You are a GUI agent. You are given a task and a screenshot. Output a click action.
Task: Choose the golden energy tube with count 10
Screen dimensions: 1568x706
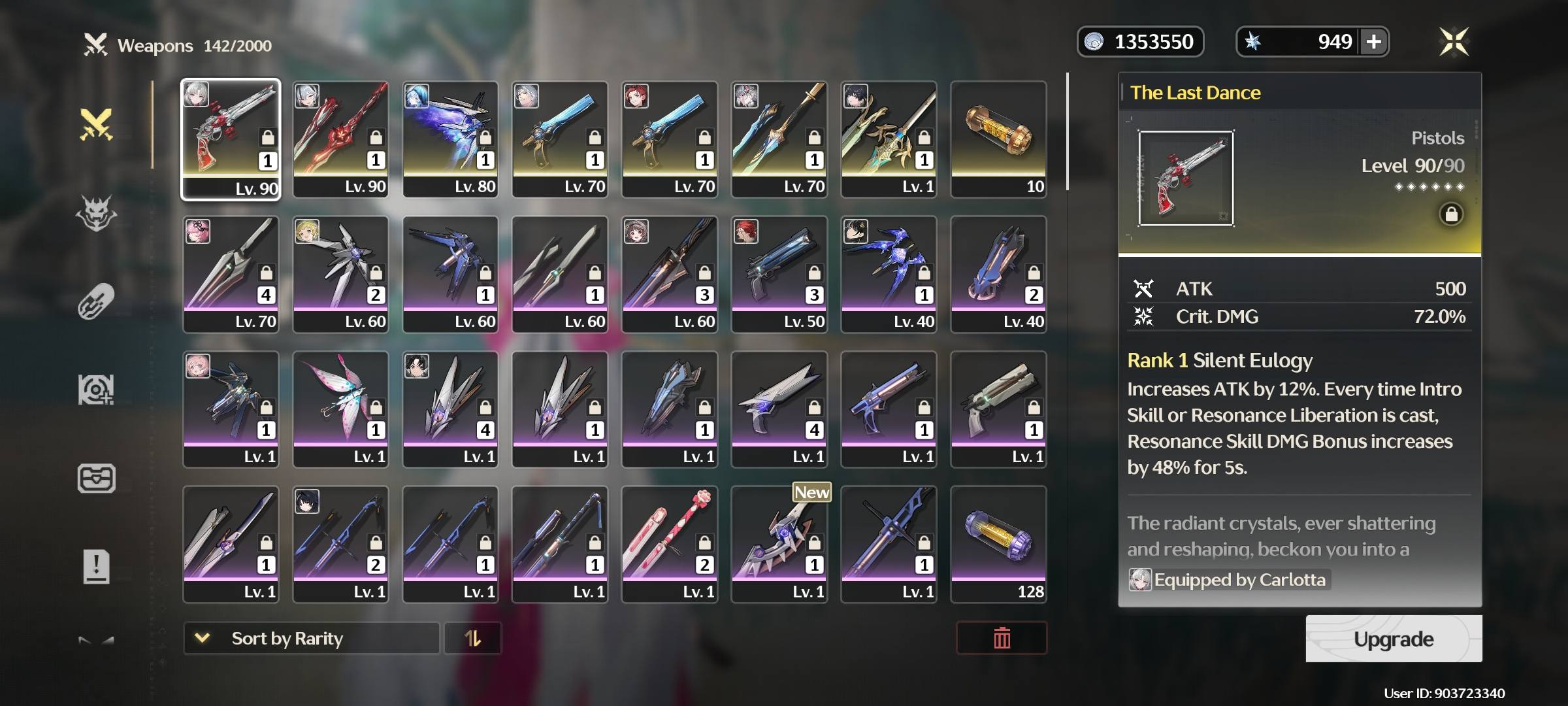pyautogui.click(x=998, y=139)
